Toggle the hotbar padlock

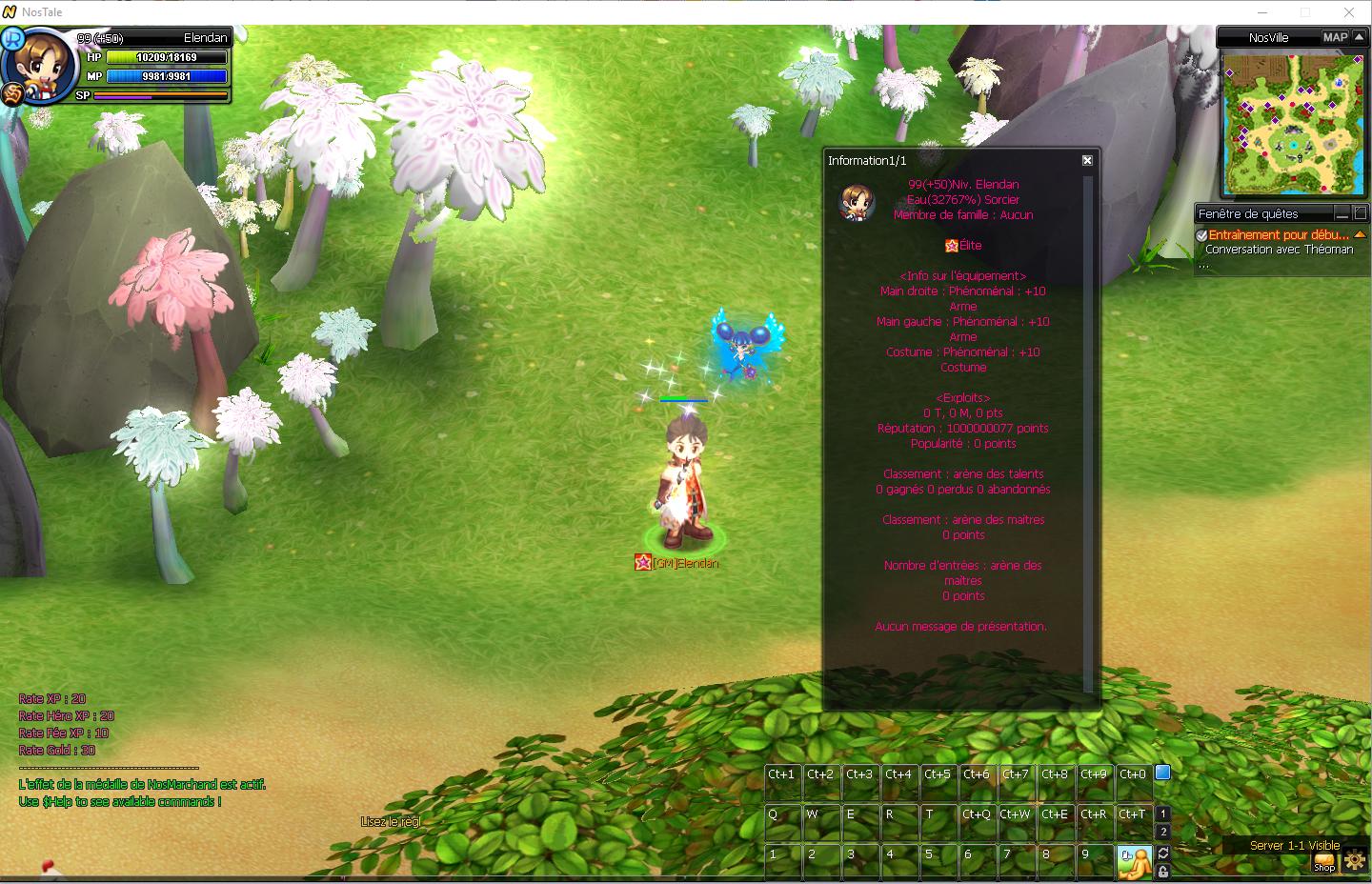[x=1163, y=872]
